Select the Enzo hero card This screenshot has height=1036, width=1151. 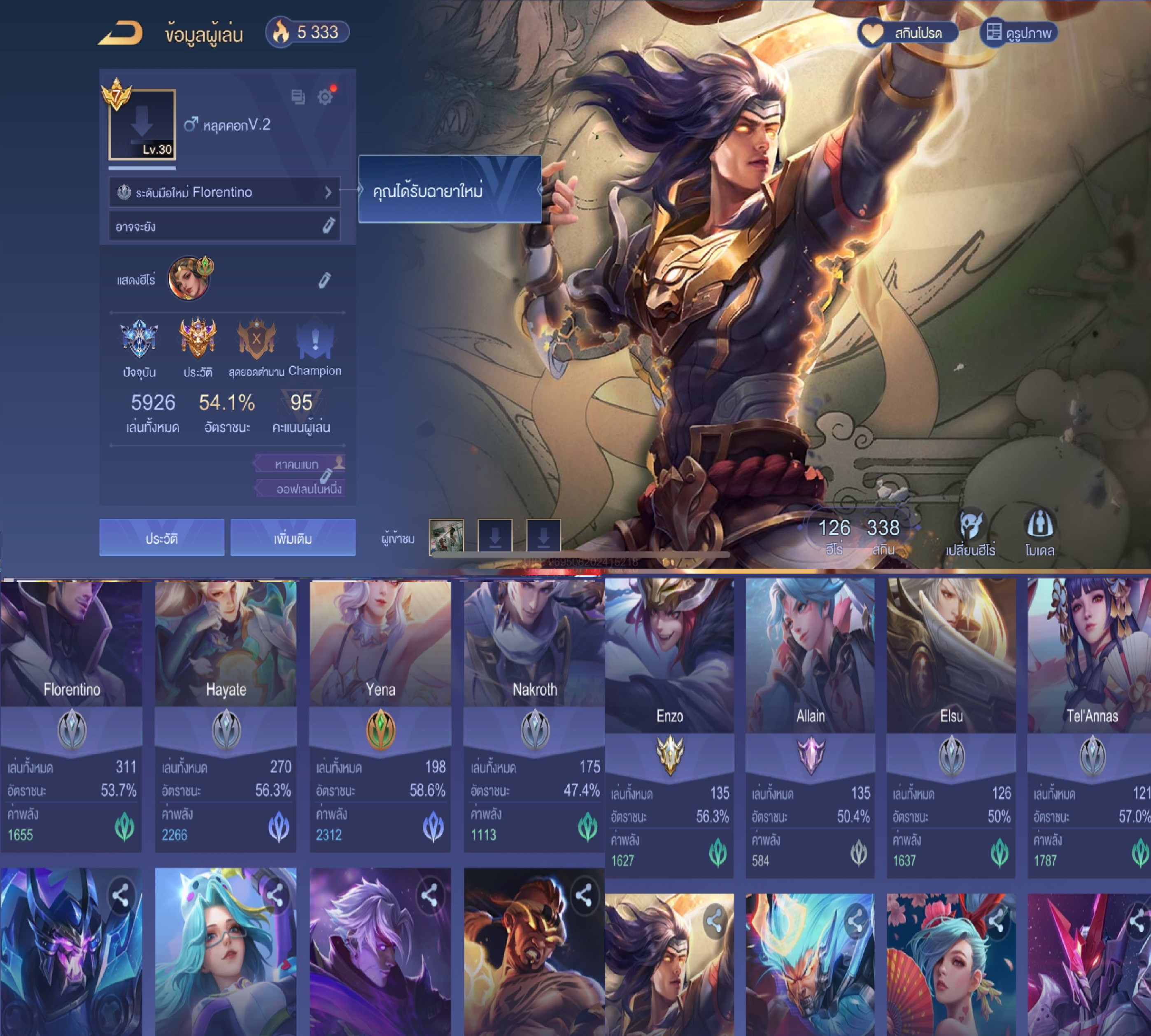click(x=669, y=728)
